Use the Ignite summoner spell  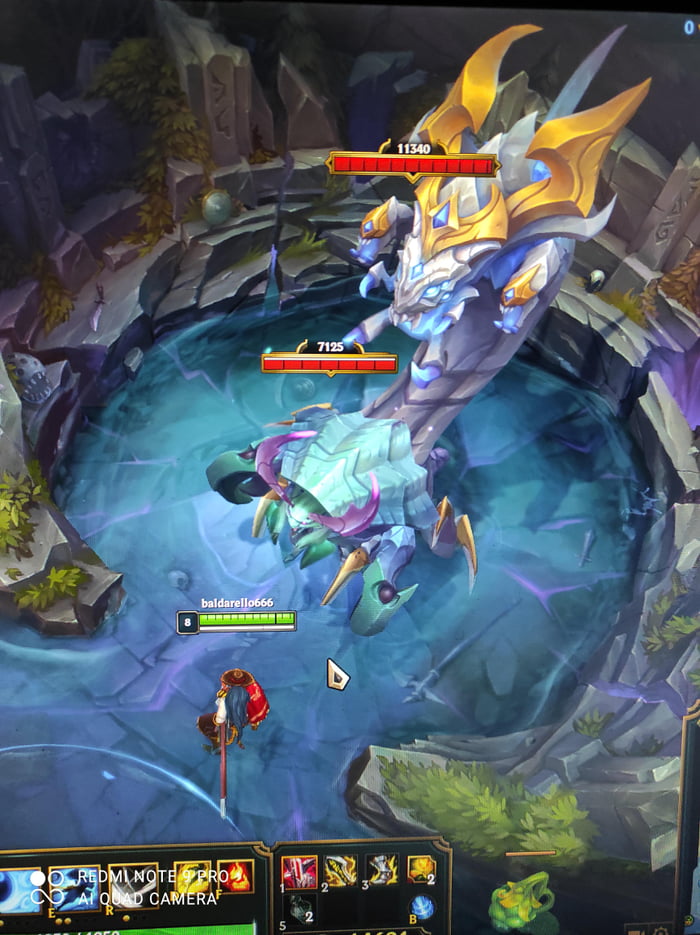(235, 877)
